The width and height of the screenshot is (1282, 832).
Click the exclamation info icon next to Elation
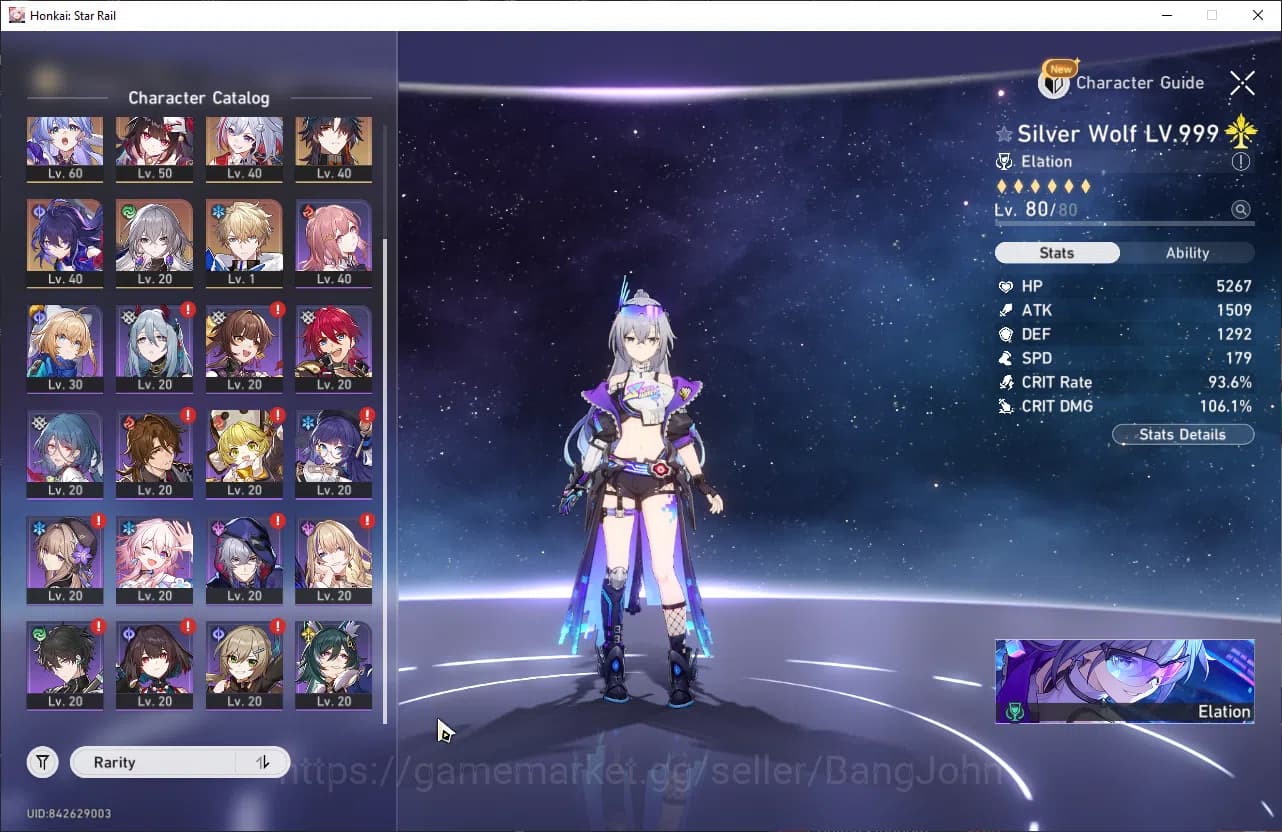tap(1240, 161)
